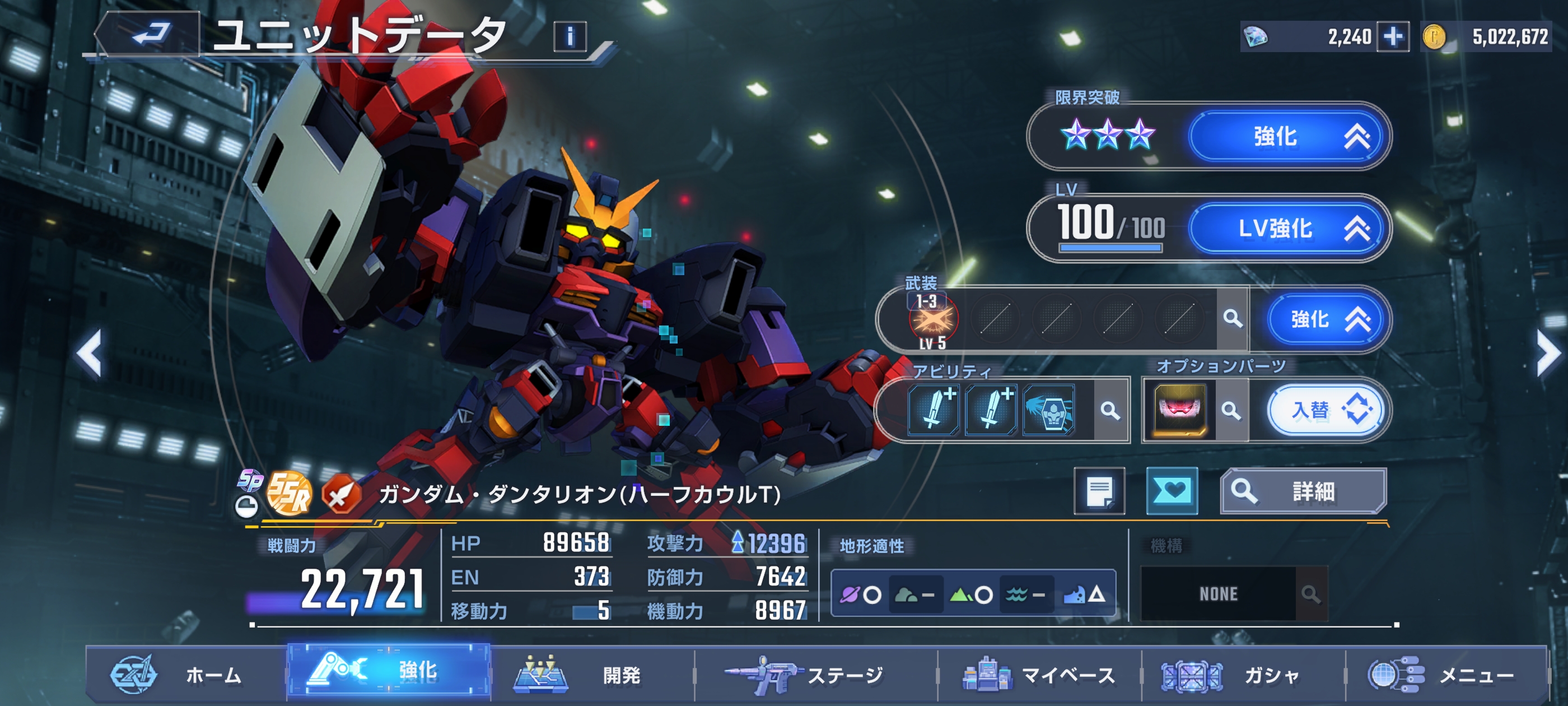This screenshot has height=706, width=1568.
Task: Open the 詳細 details button
Action: pos(1303,491)
